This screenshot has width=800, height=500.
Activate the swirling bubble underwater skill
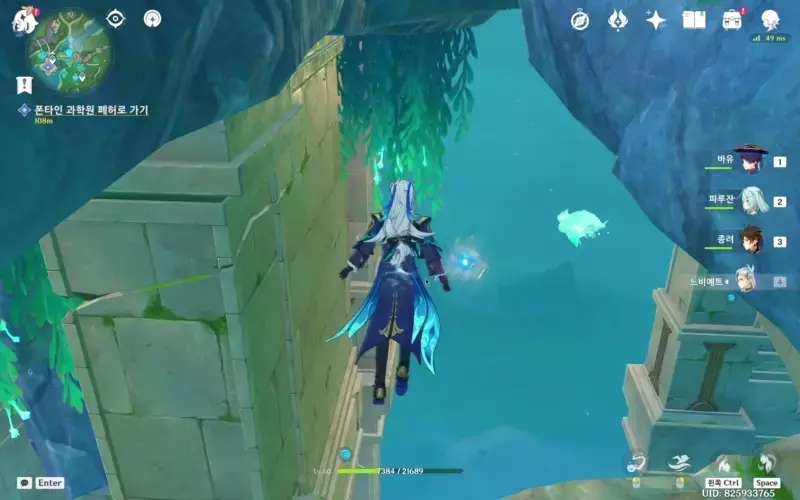pyautogui.click(x=636, y=462)
